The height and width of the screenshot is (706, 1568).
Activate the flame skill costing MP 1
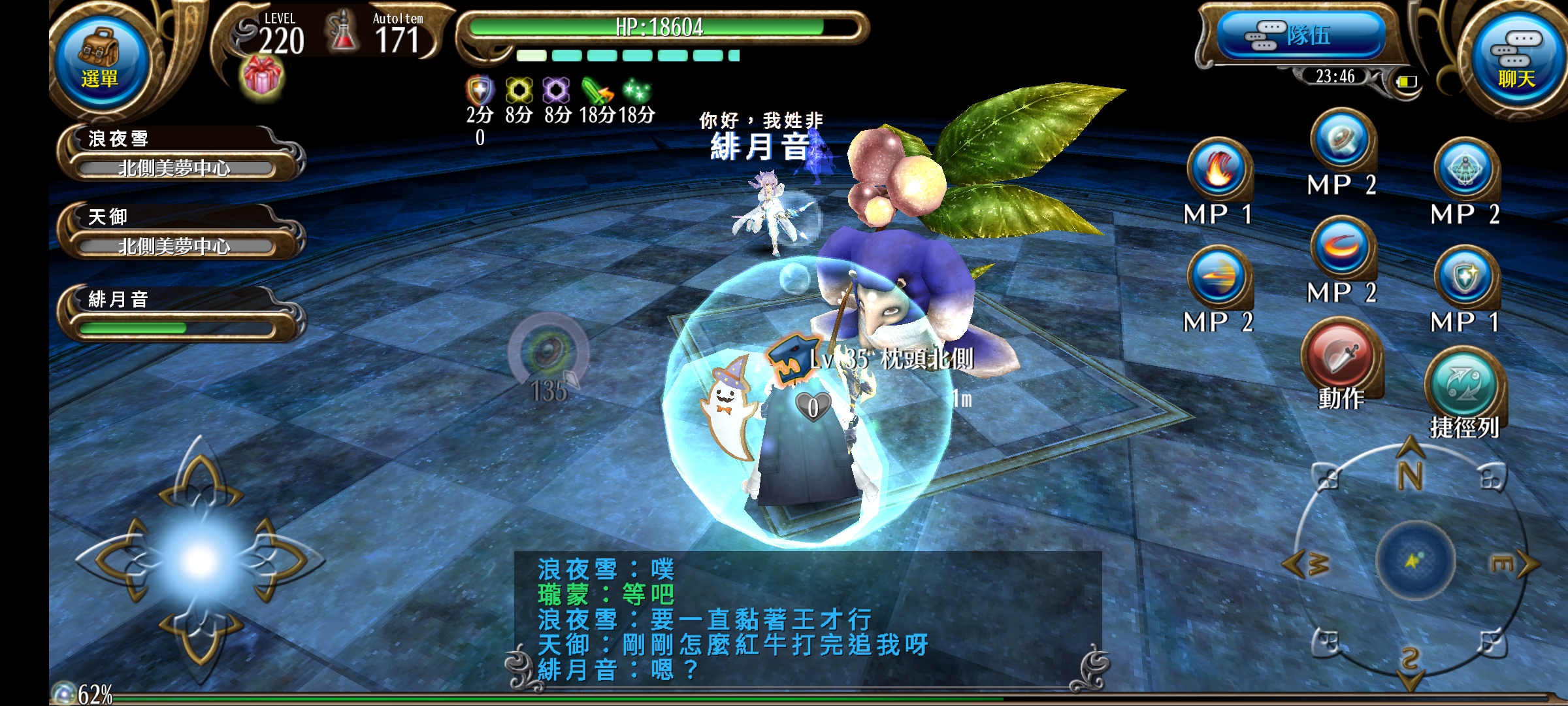pos(1218,169)
